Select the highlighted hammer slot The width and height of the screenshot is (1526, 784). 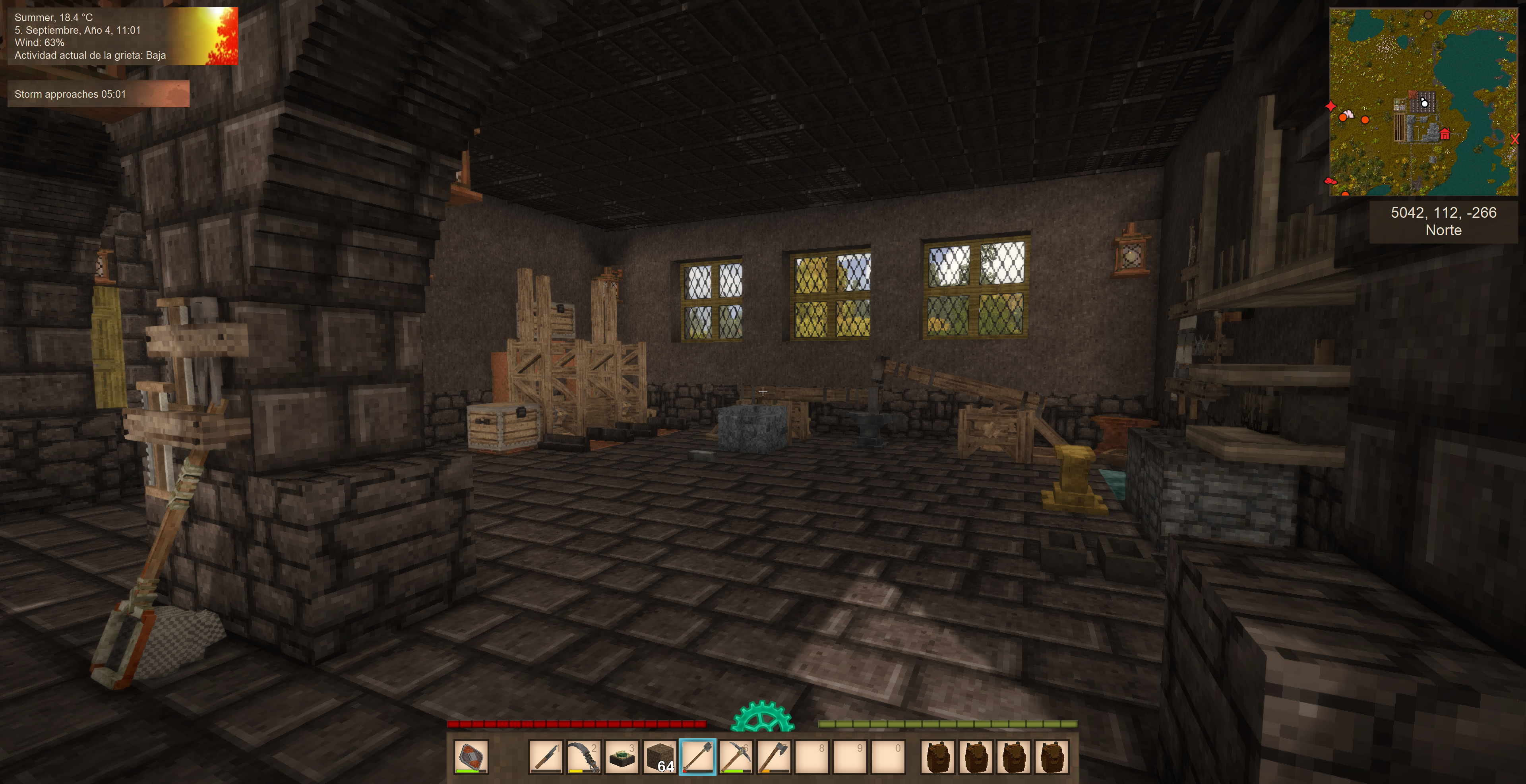point(698,756)
